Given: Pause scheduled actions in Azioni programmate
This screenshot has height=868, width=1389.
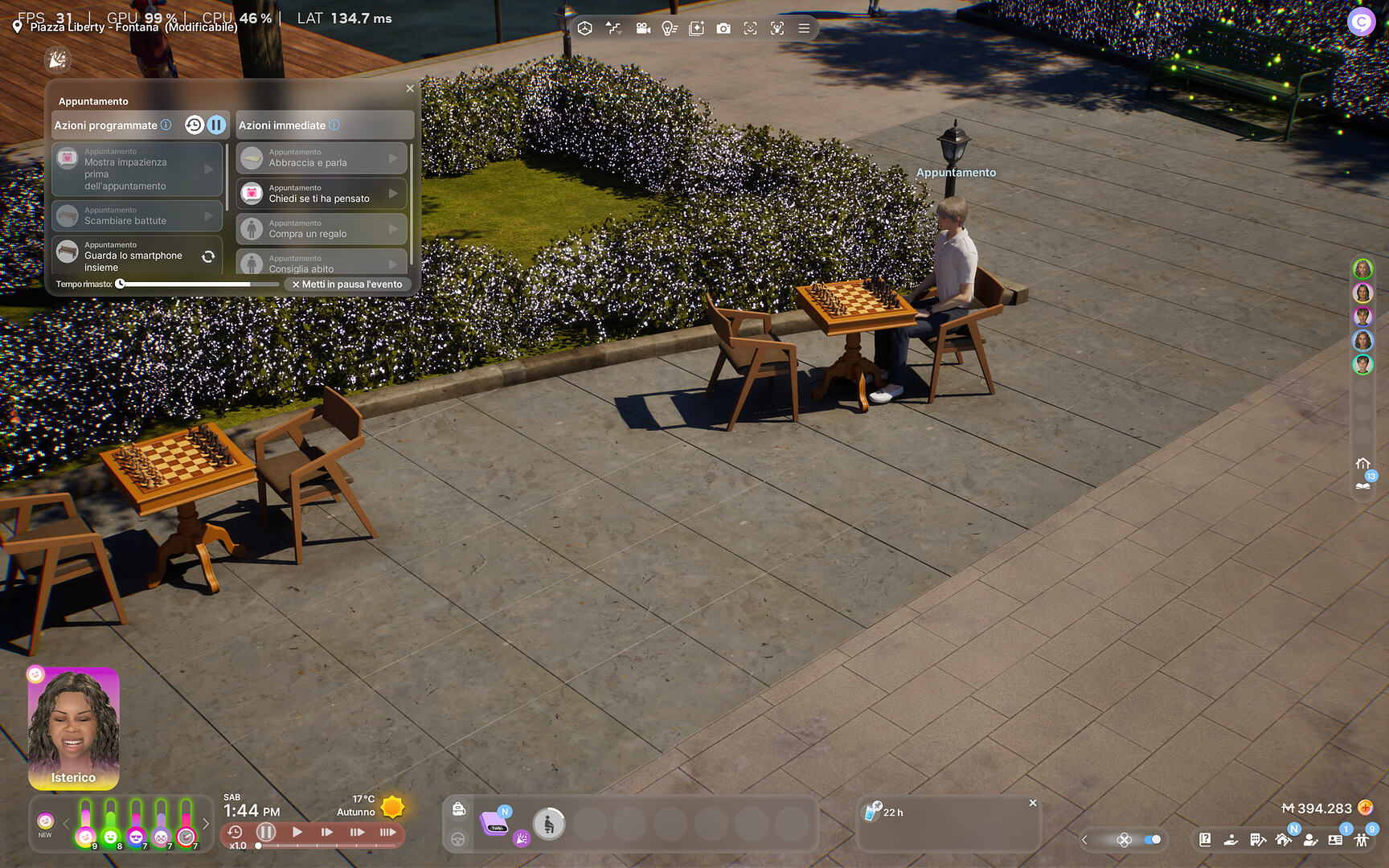Looking at the screenshot, I should point(216,125).
